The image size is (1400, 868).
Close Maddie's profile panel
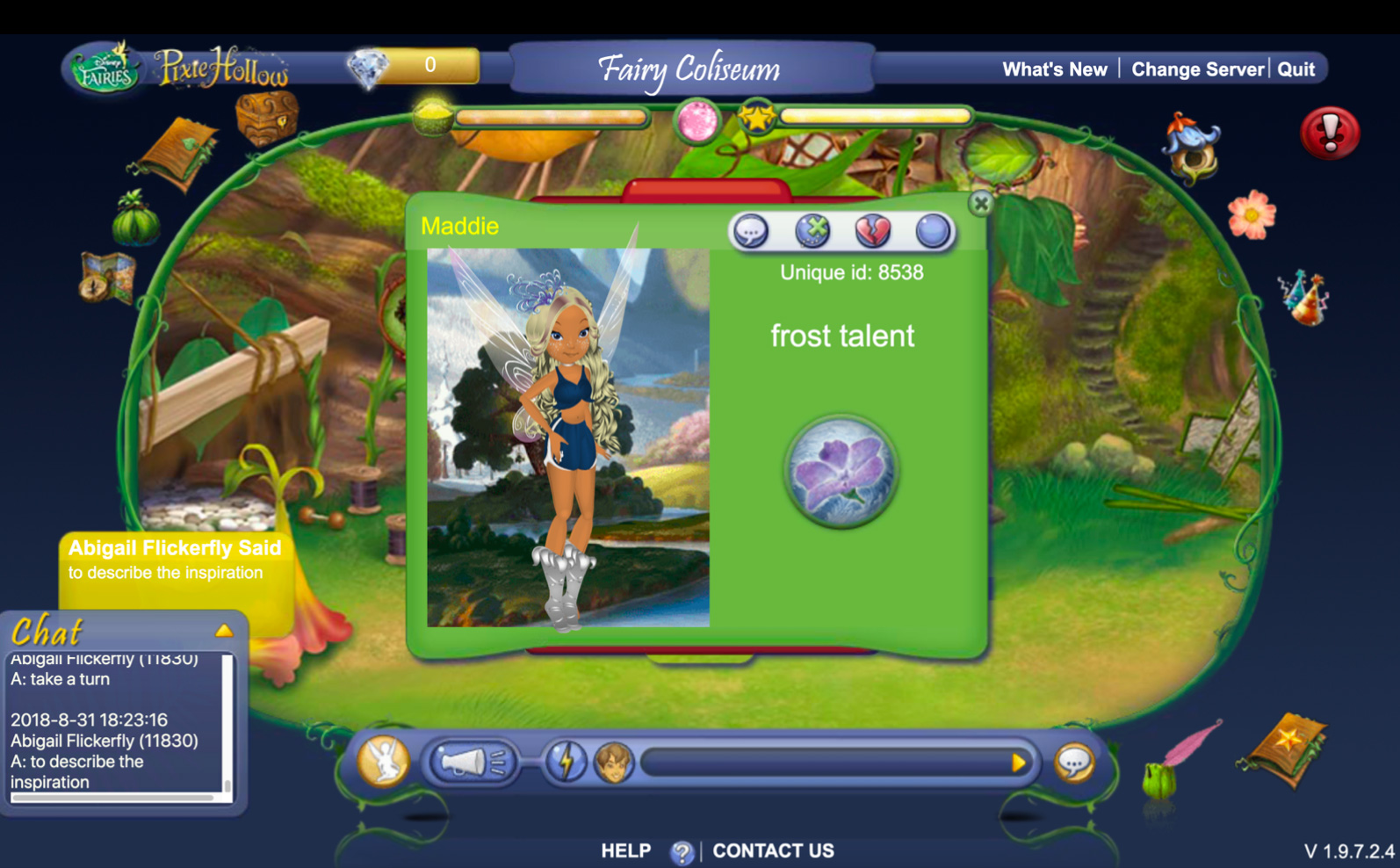pos(981,204)
